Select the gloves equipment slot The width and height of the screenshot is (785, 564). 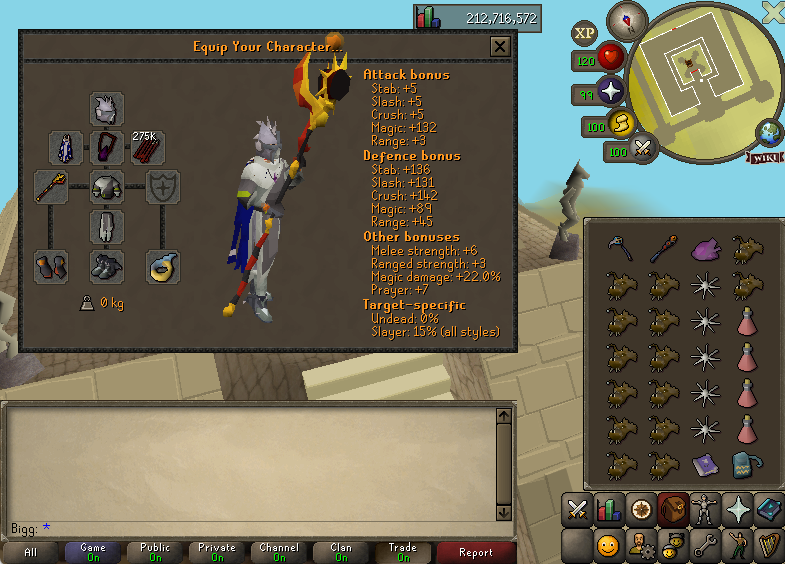click(50, 267)
